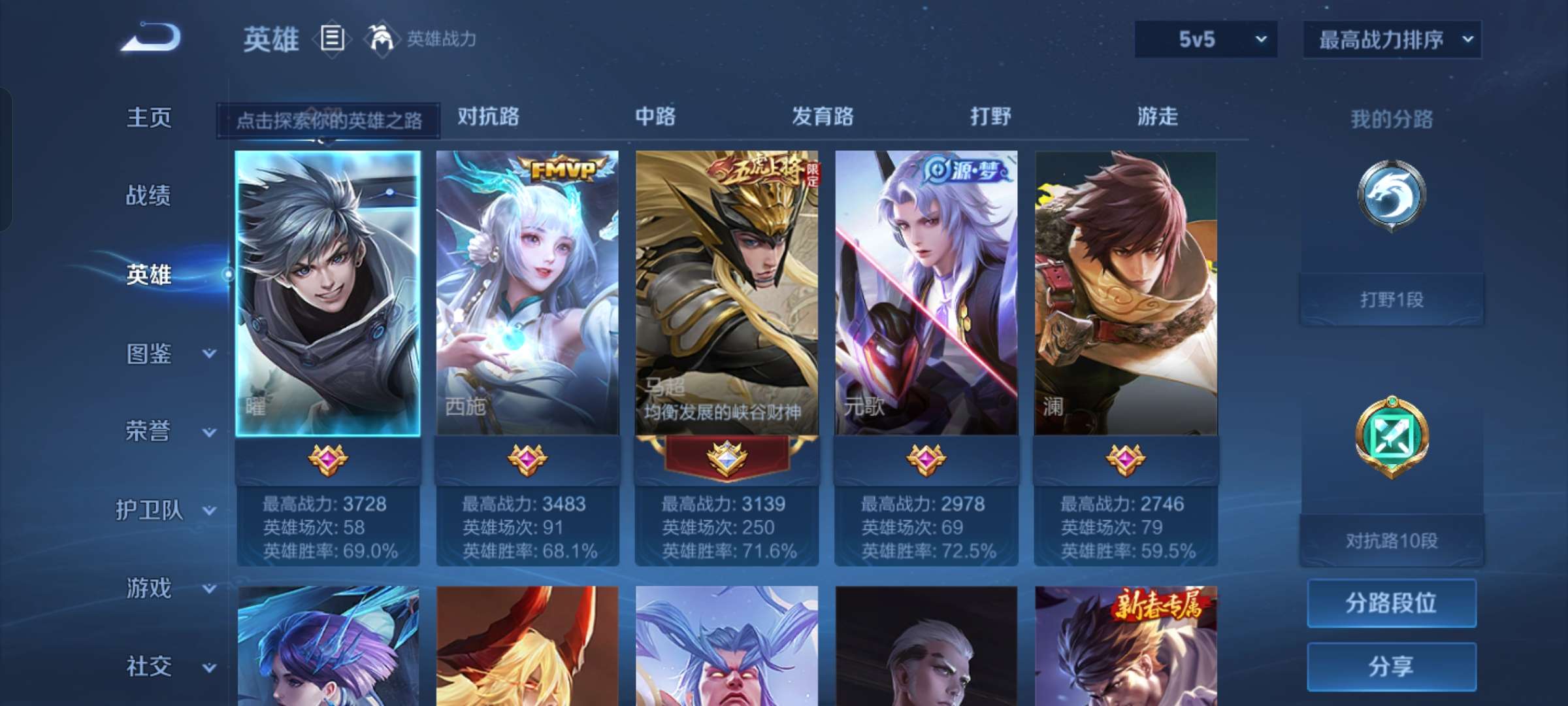This screenshot has height=706, width=1568.
Task: Click the 英雄战力 helmet icon
Action: pyautogui.click(x=378, y=39)
